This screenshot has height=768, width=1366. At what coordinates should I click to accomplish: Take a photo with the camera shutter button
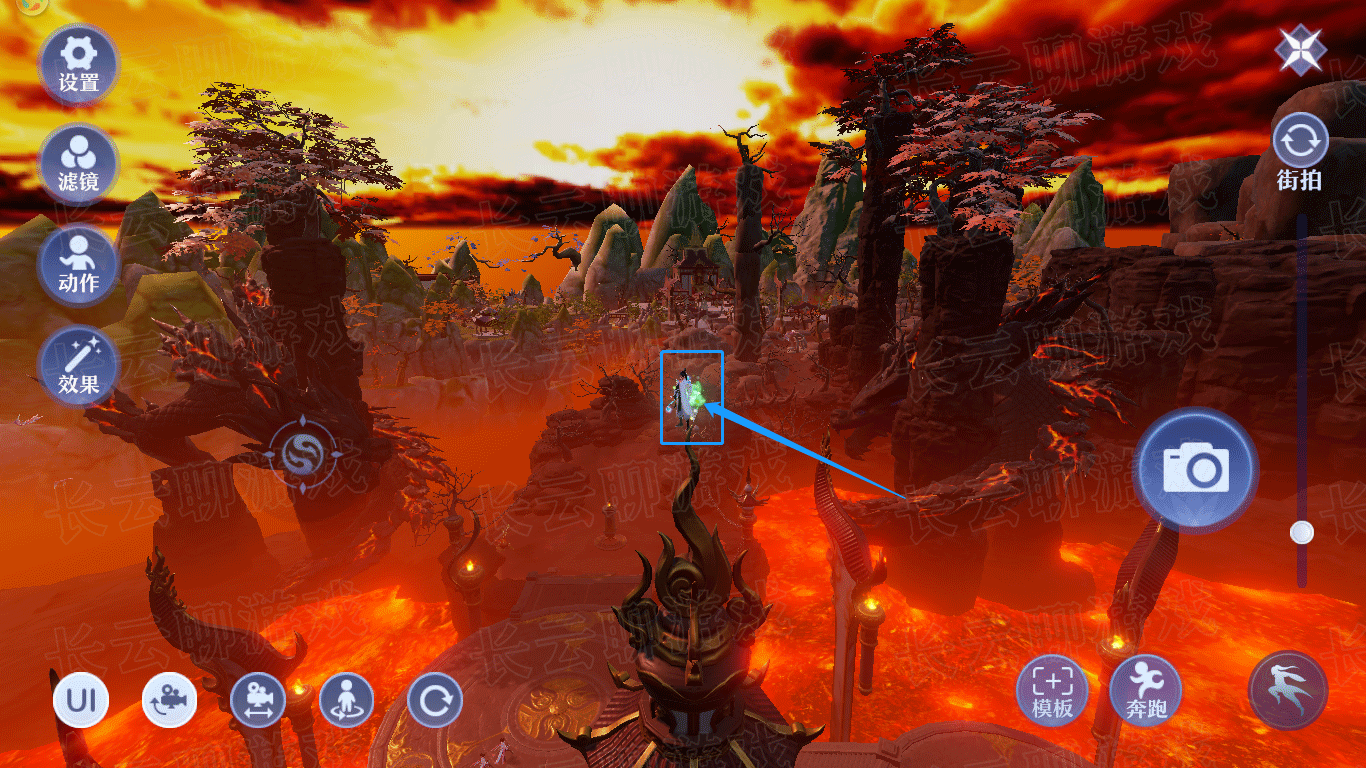point(1195,468)
